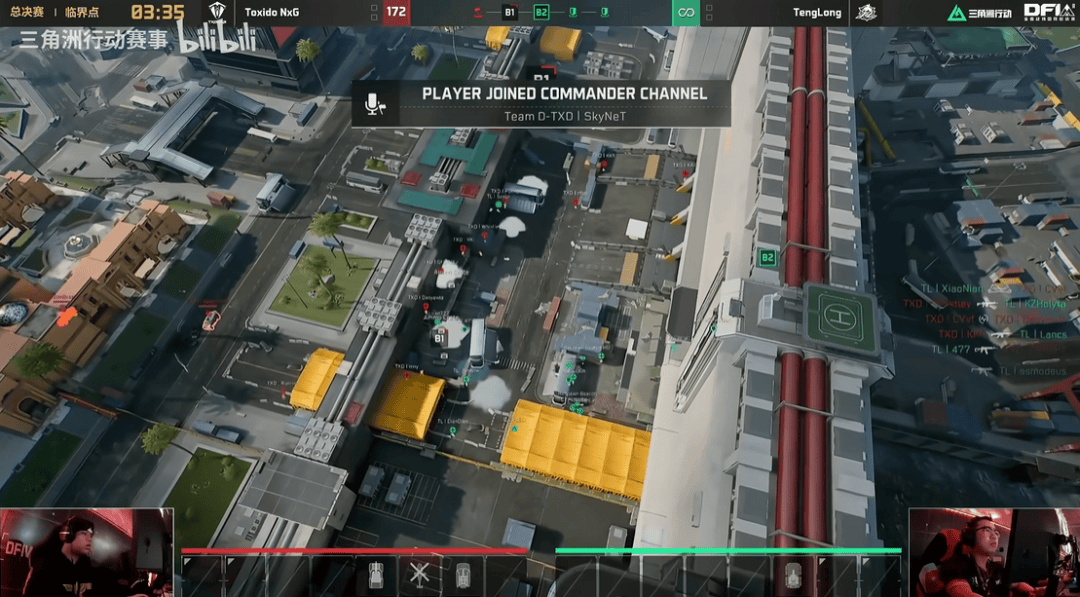Screen dimensions: 1080x597
Task: Select the red team's helicopter slot
Action: [x=419, y=576]
